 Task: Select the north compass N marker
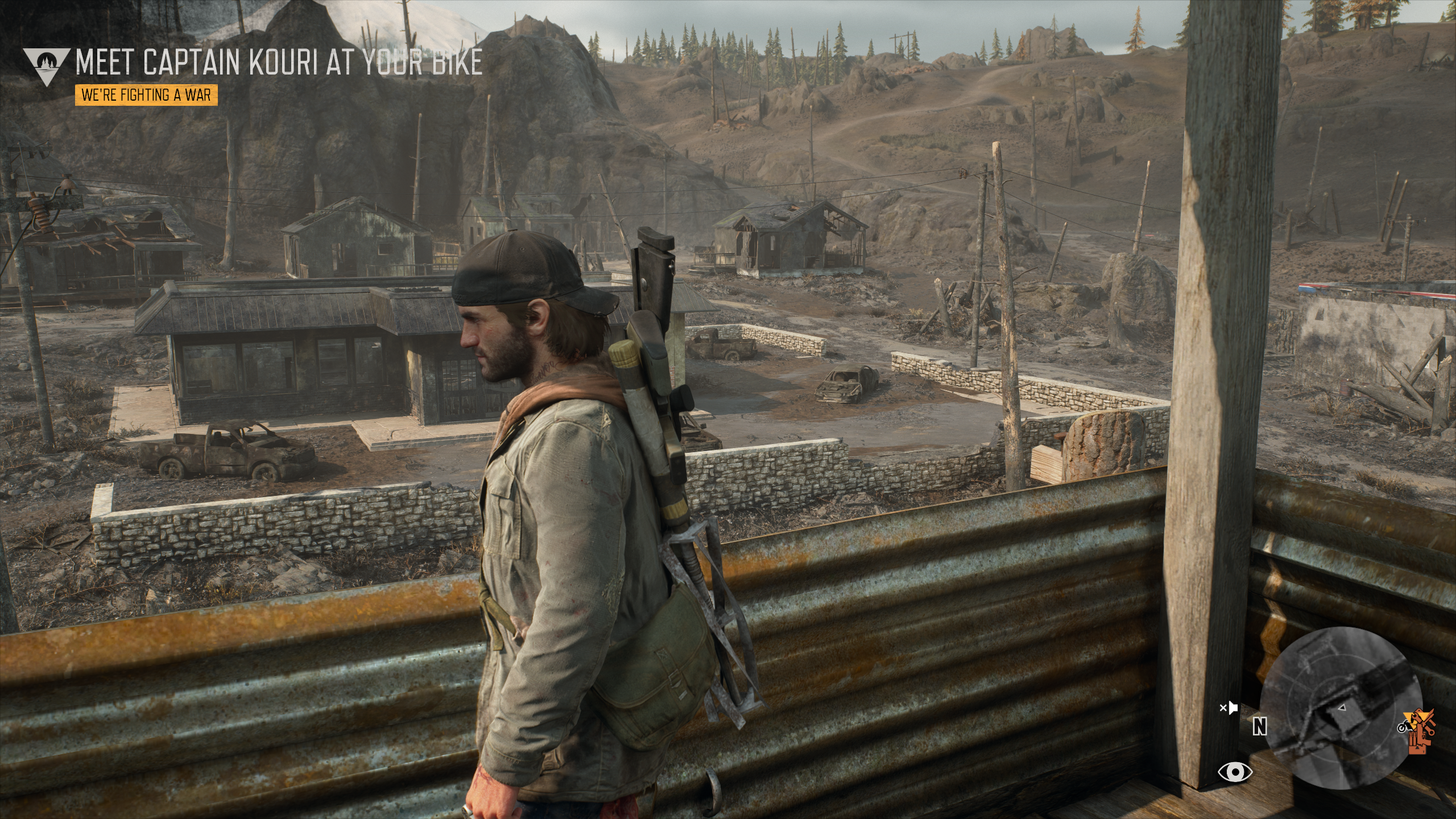pyautogui.click(x=1260, y=726)
